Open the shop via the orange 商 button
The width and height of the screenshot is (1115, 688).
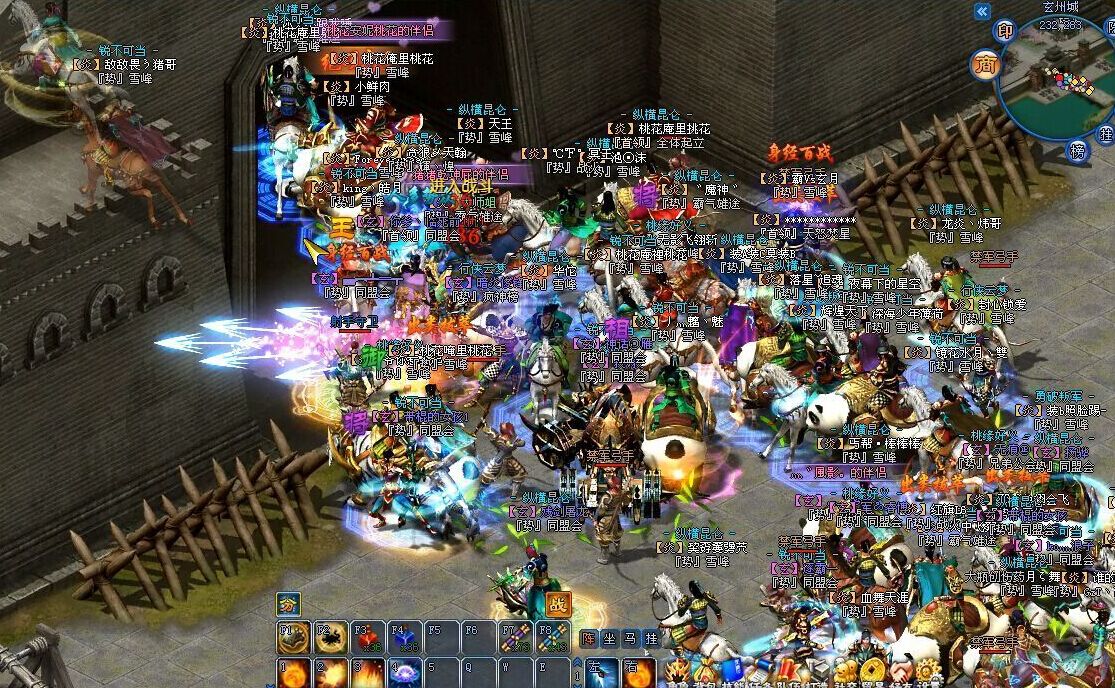point(984,65)
